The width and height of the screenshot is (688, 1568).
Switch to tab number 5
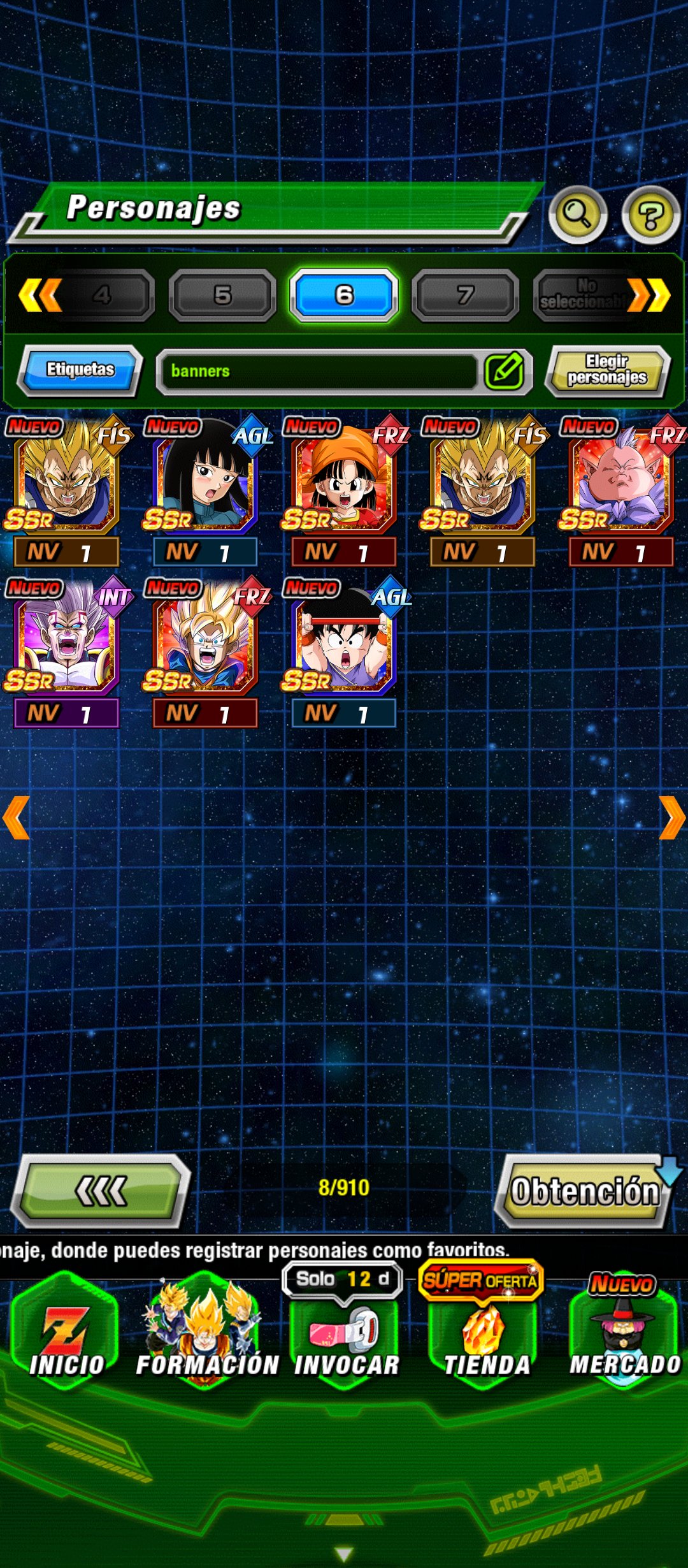click(x=222, y=295)
